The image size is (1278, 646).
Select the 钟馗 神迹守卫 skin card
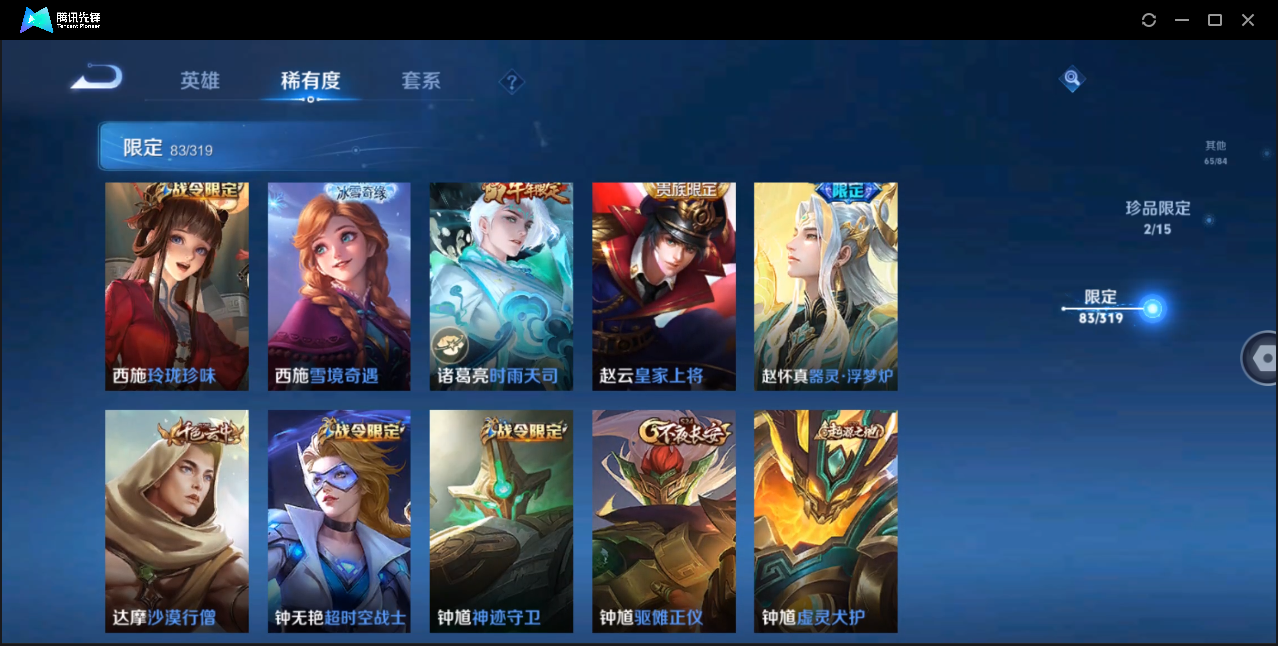(x=501, y=521)
